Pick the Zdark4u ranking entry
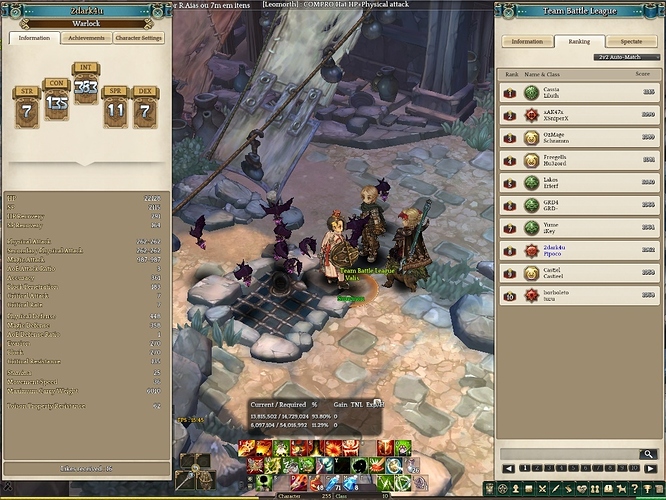This screenshot has height=500, width=666. [580, 250]
